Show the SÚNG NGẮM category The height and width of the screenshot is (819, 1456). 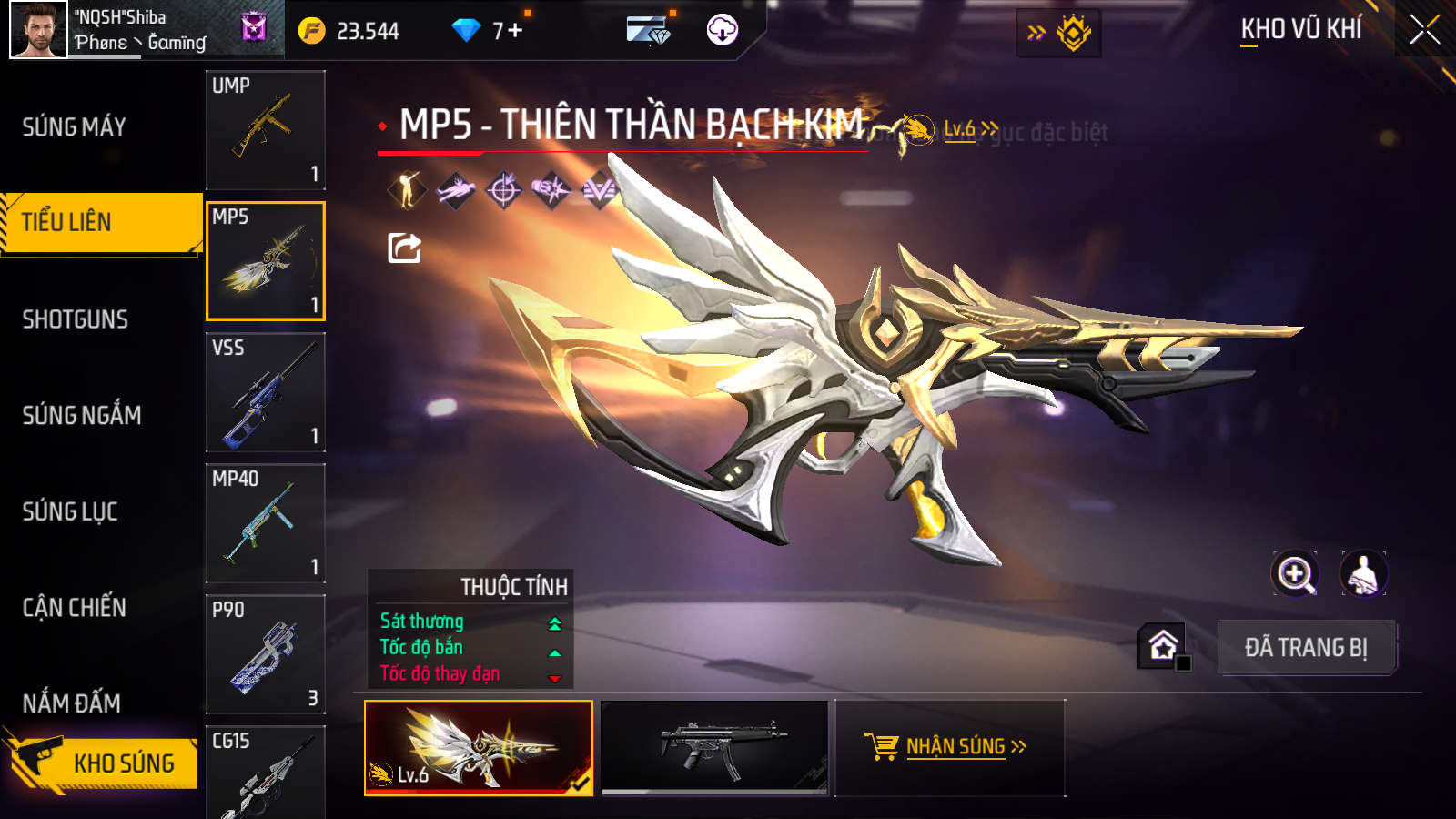82,416
